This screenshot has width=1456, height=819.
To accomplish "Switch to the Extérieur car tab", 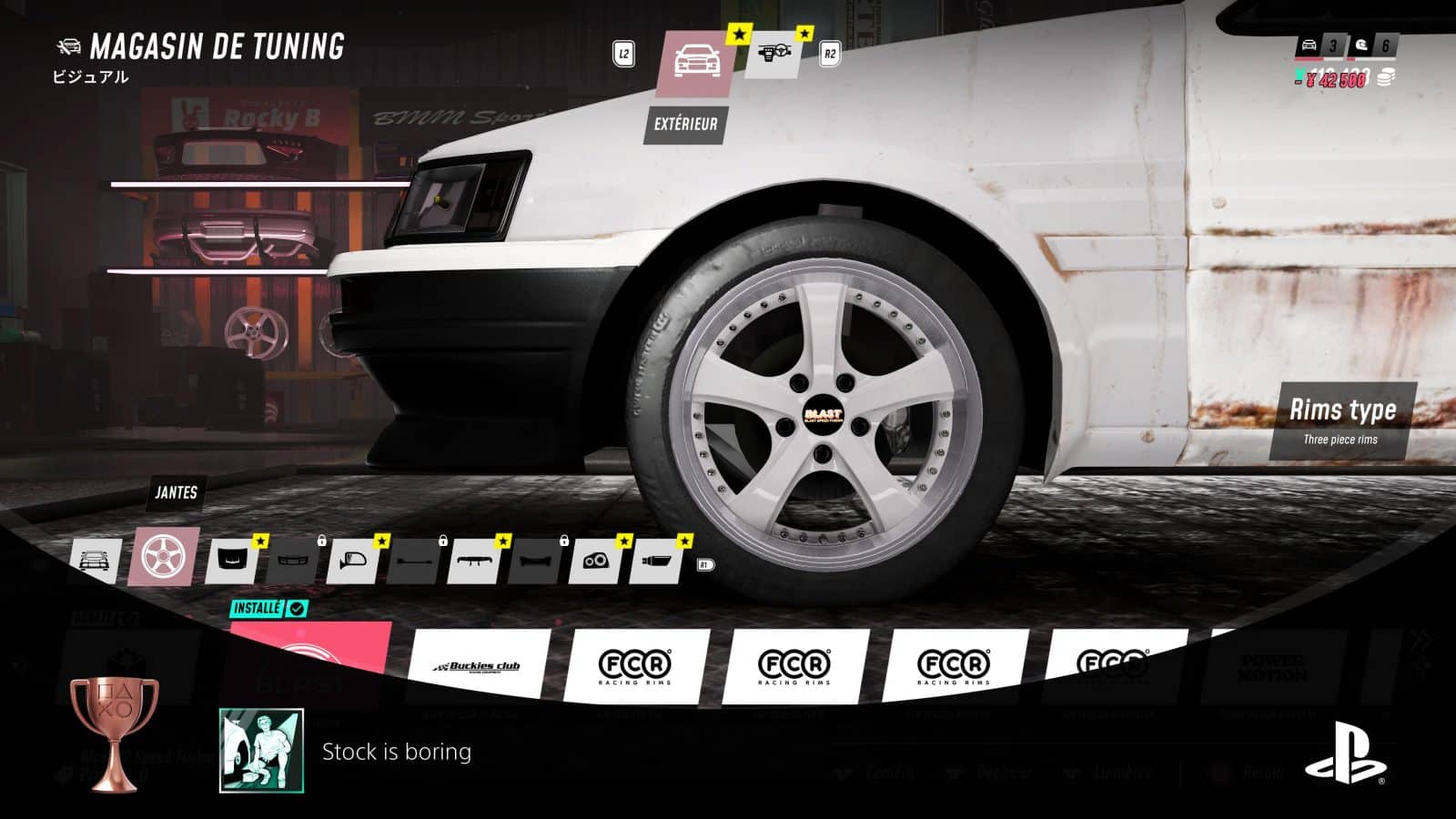I will 694,64.
